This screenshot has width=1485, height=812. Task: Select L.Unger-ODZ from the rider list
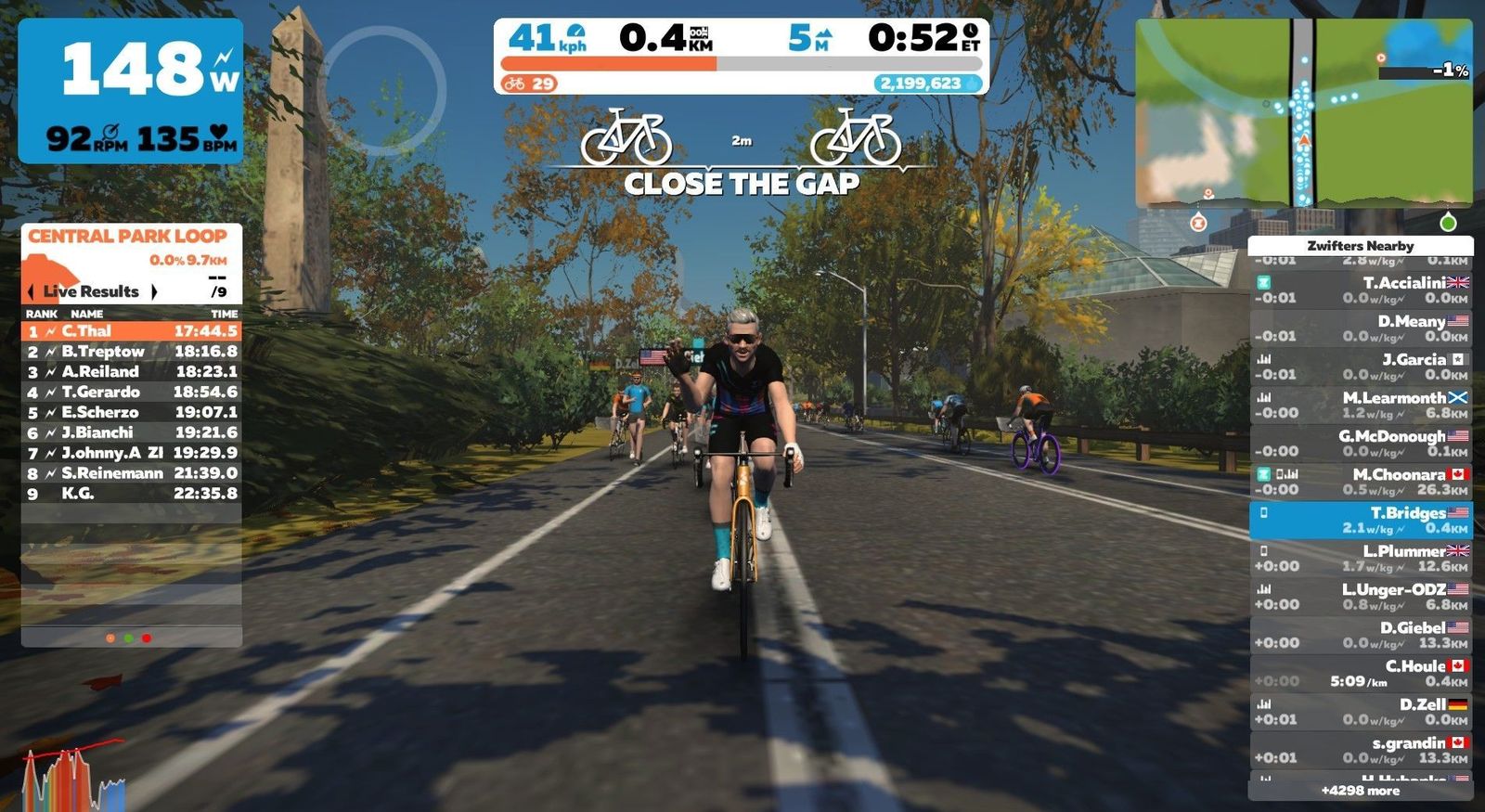pos(1360,597)
